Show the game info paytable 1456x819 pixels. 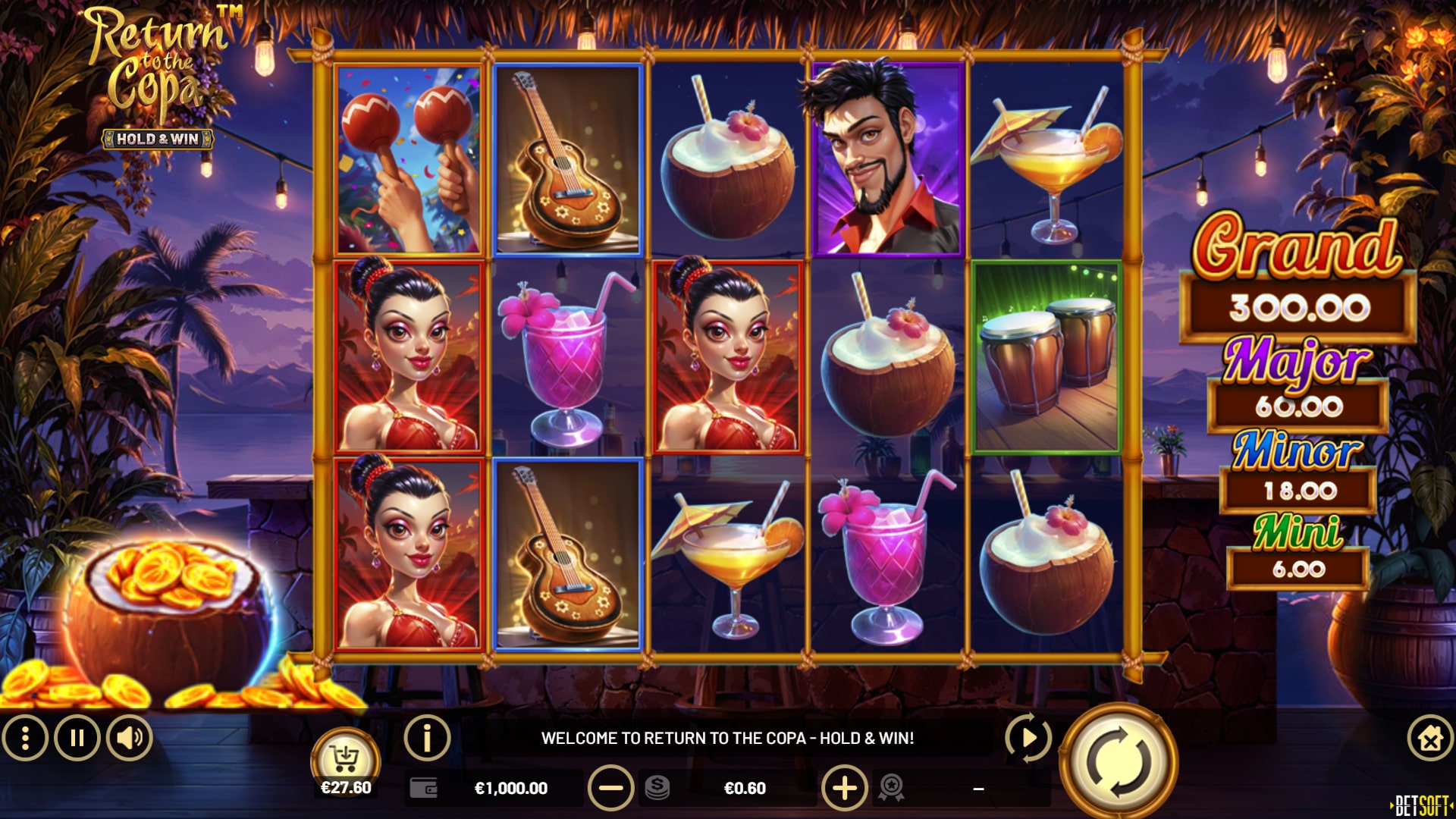tap(427, 738)
